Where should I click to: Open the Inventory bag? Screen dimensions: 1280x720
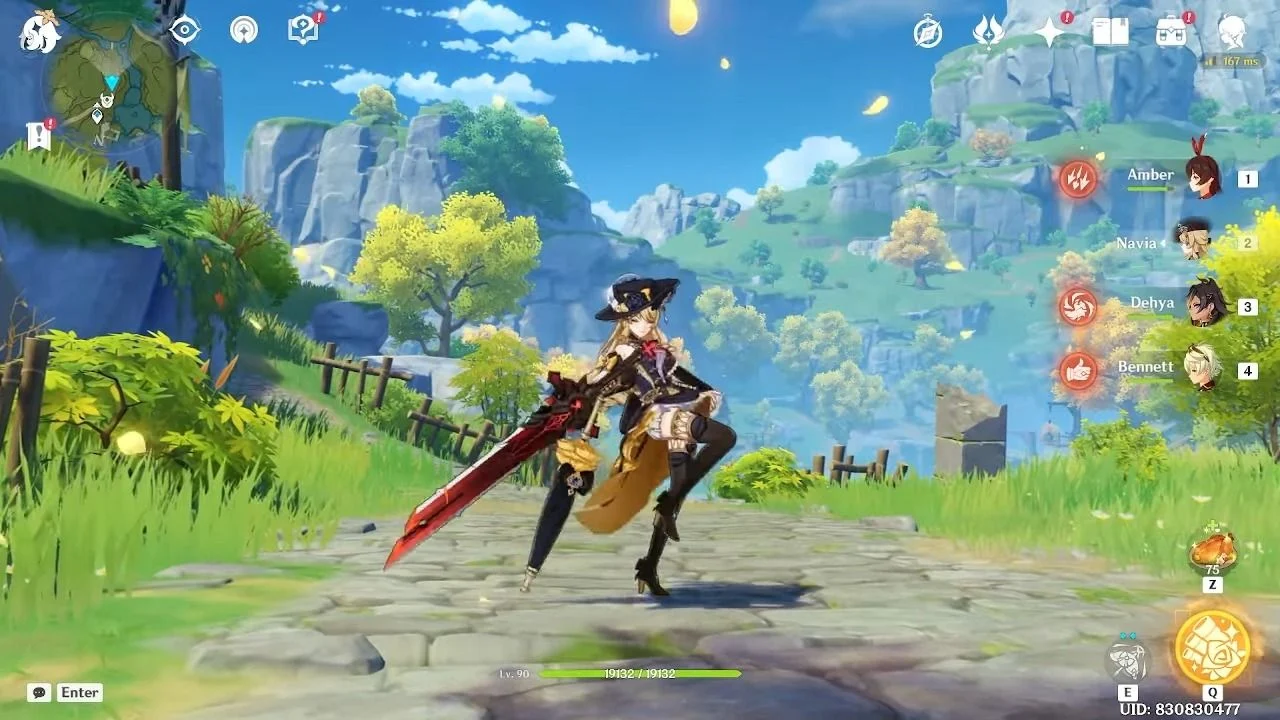coord(1172,33)
